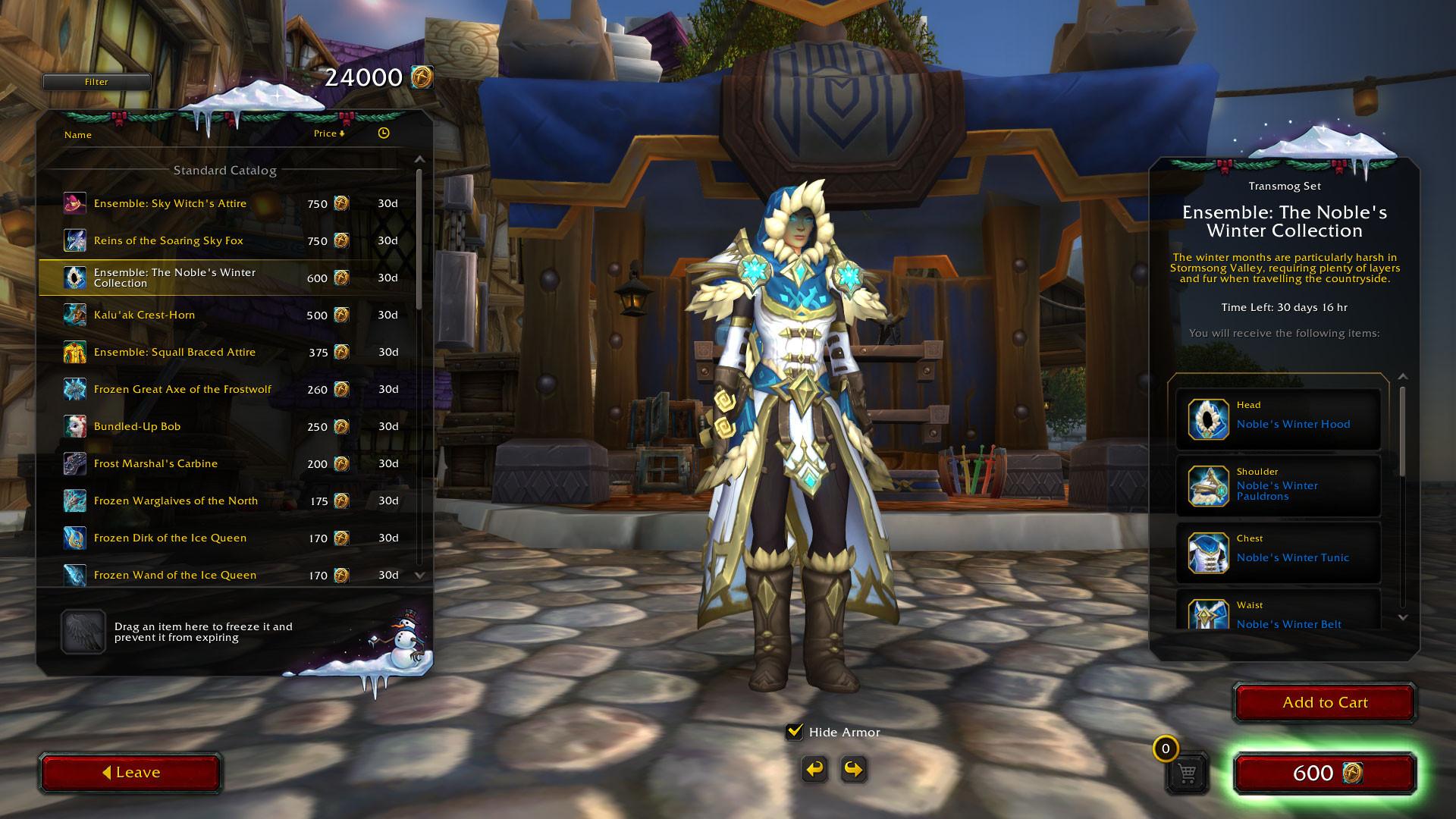Open the Filter dropdown

tap(96, 82)
